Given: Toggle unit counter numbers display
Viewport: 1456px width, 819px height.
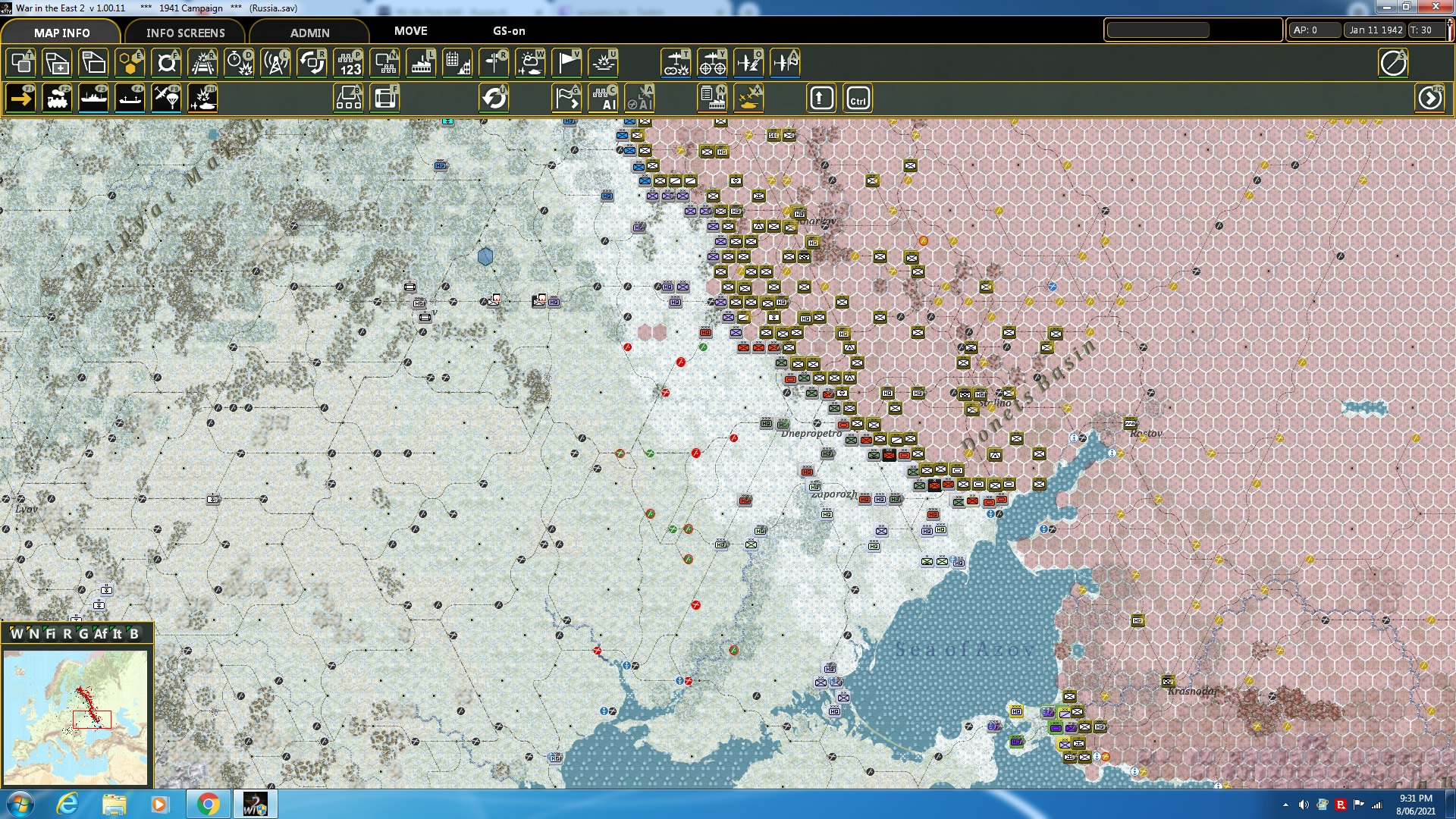Looking at the screenshot, I should tap(348, 63).
